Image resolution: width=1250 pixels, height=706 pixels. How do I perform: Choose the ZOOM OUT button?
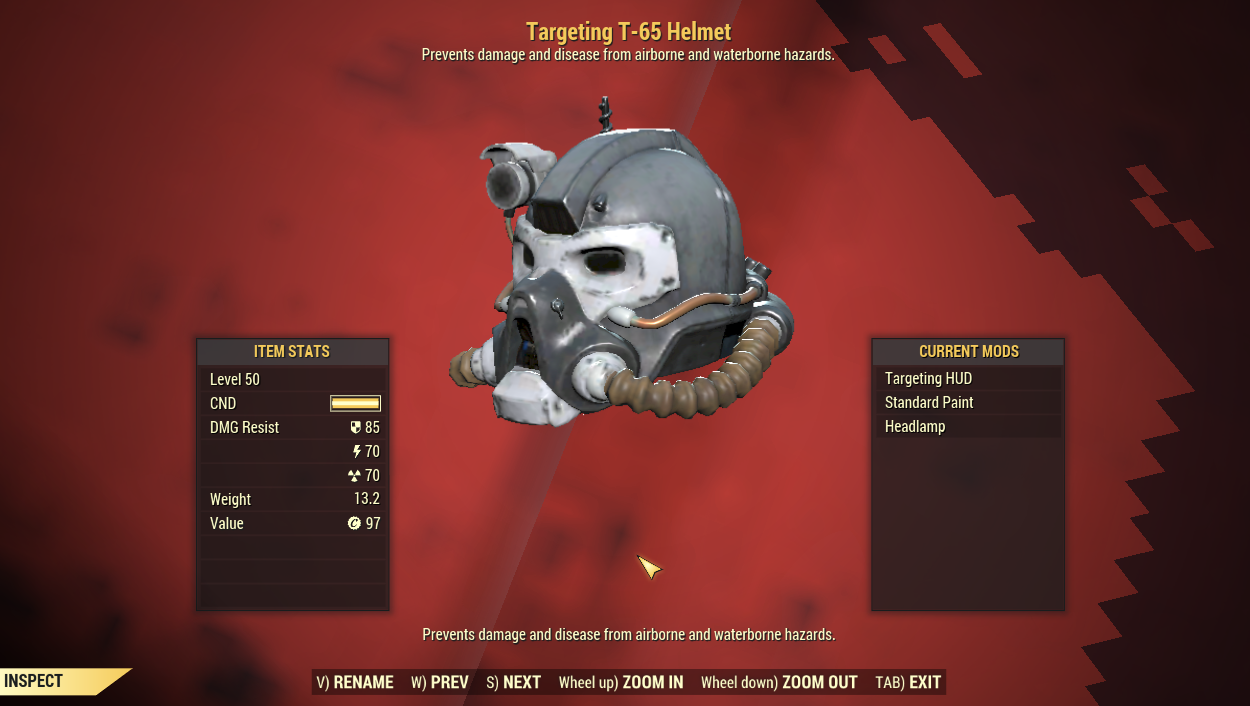tap(779, 682)
